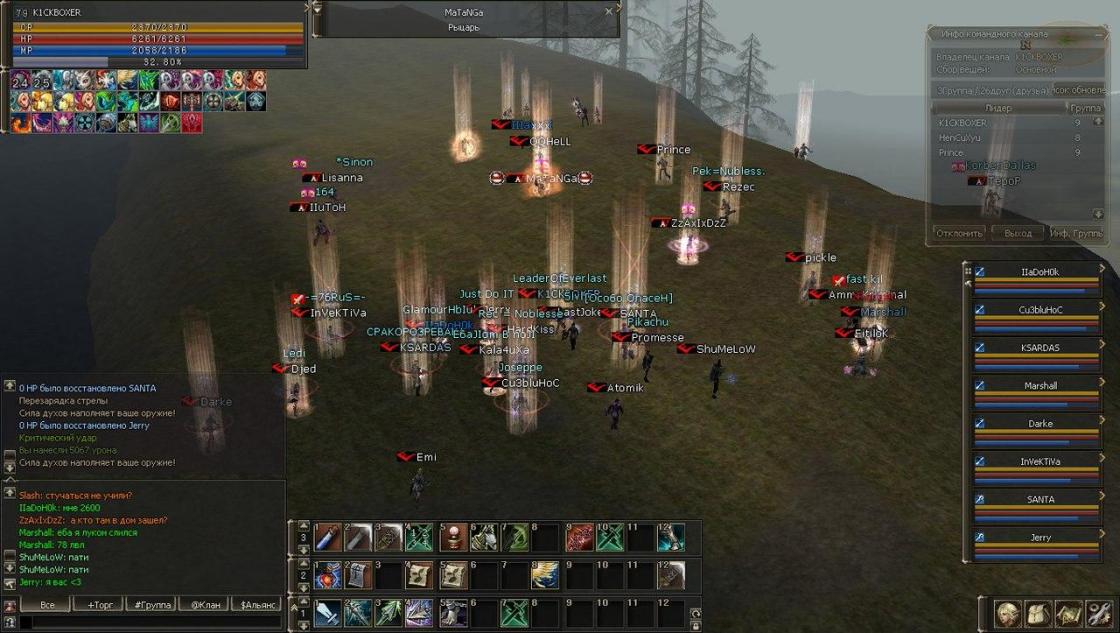Select party member SANTA in party list
Image resolution: width=1120 pixels, height=633 pixels.
point(1039,500)
